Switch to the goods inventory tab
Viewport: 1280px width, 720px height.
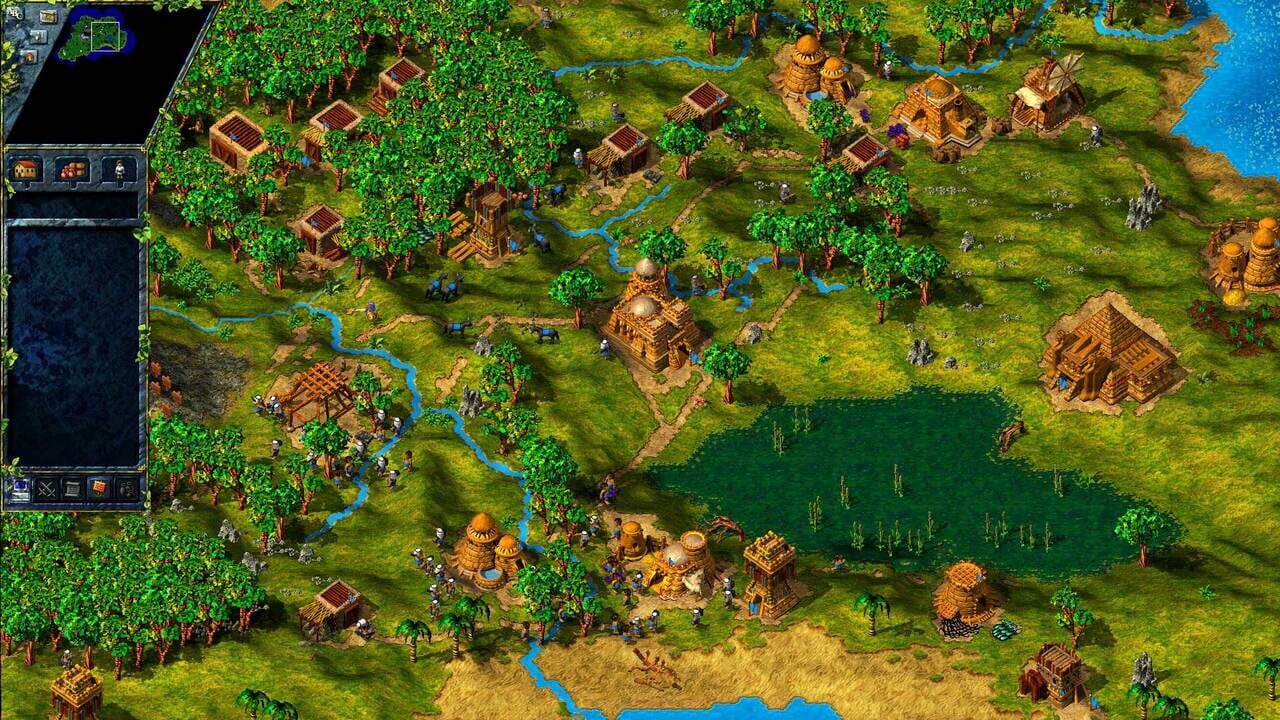[72, 167]
